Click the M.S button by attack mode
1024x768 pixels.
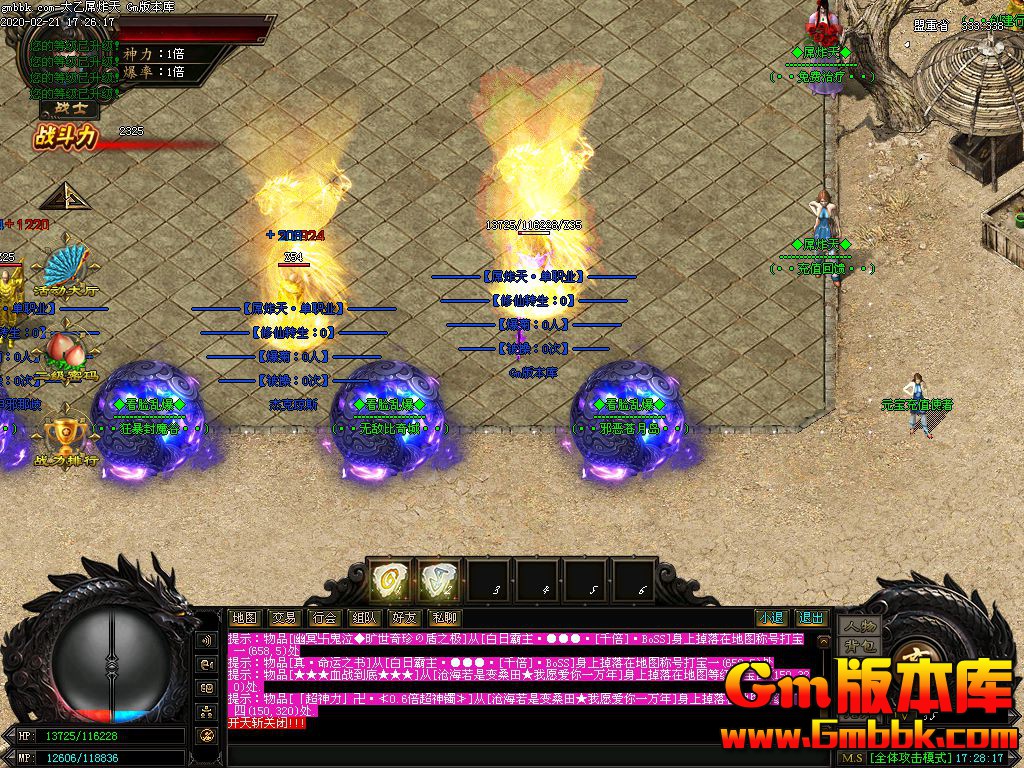[x=853, y=758]
